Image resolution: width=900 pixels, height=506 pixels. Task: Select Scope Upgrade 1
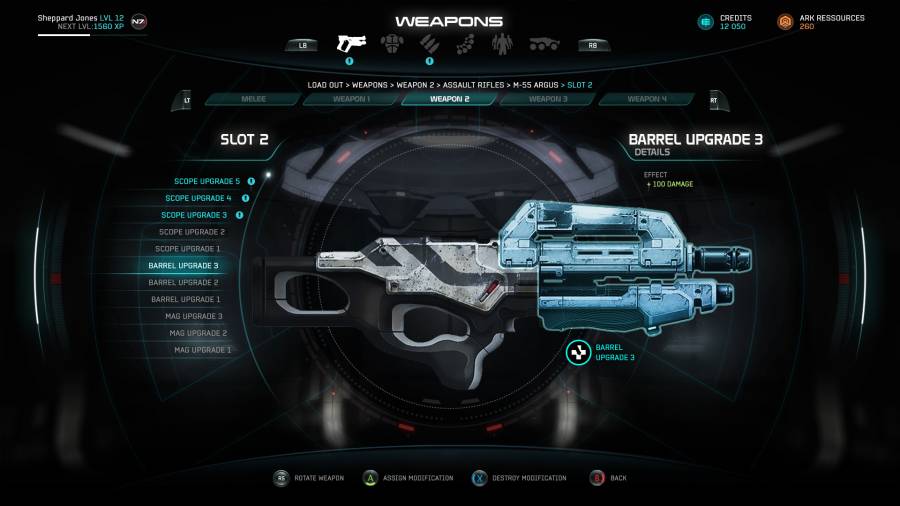pos(189,249)
